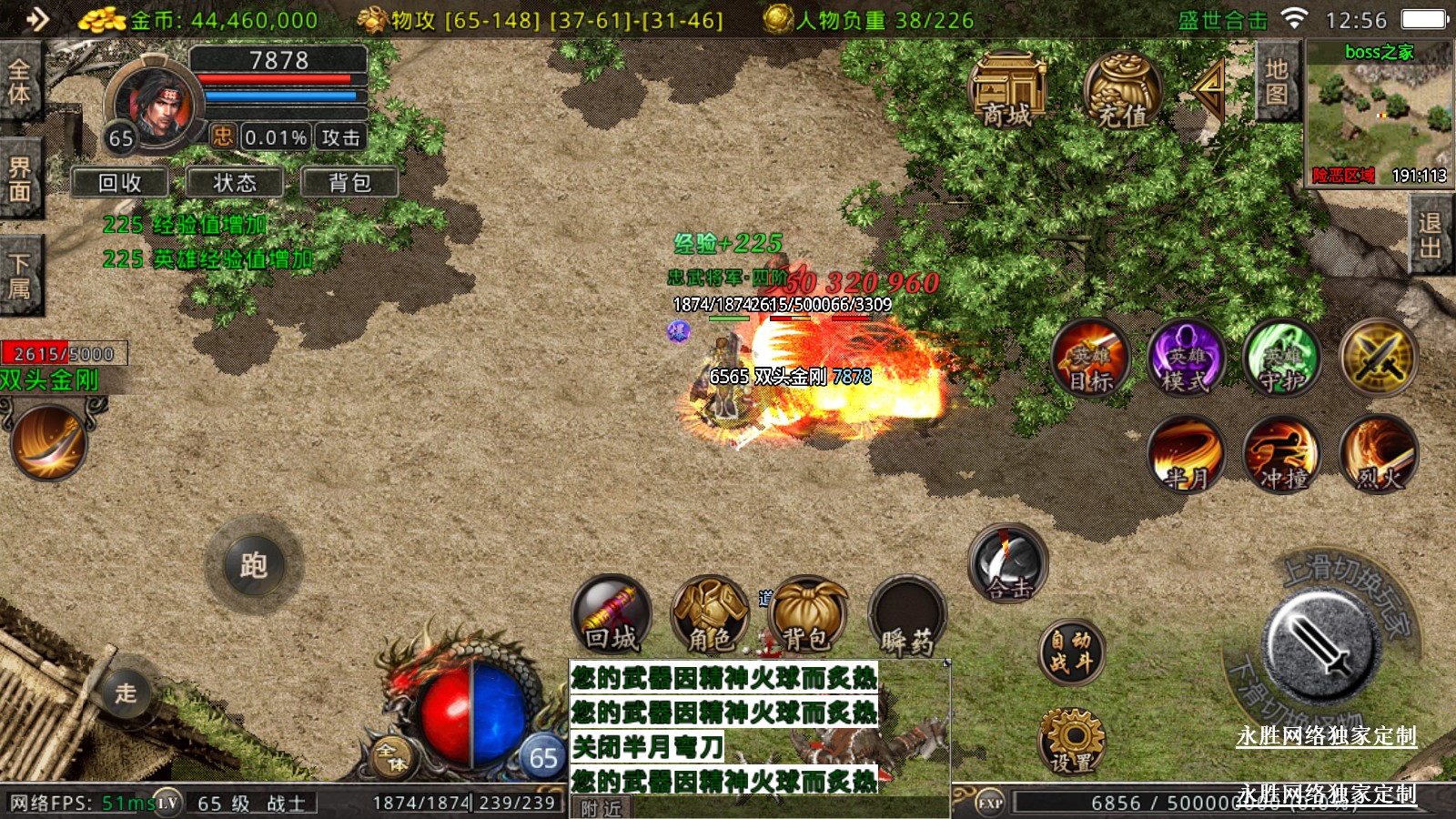
Task: Switch to the 附近 chat tab
Action: (x=601, y=808)
